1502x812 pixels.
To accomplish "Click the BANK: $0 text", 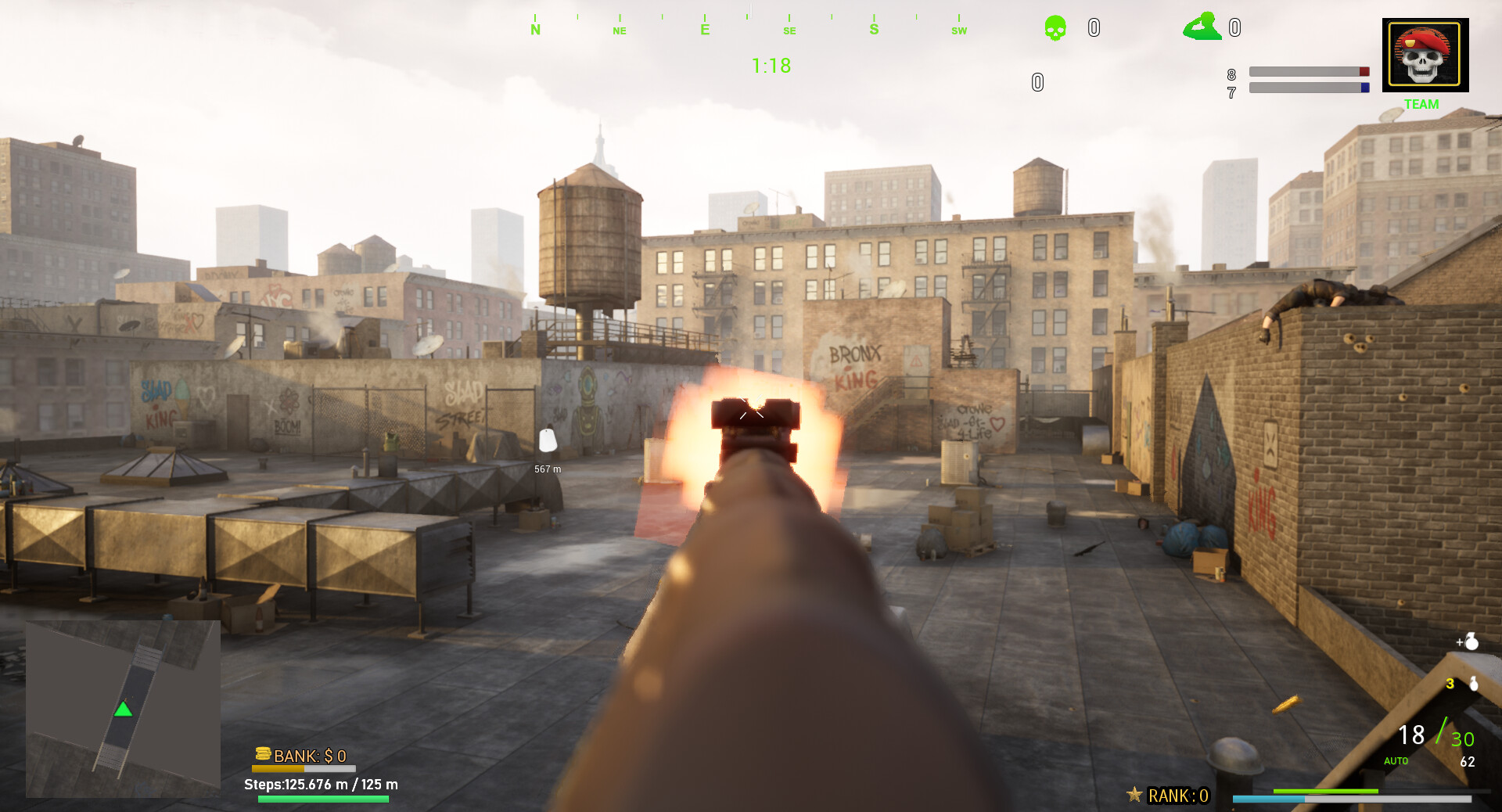I will (311, 756).
